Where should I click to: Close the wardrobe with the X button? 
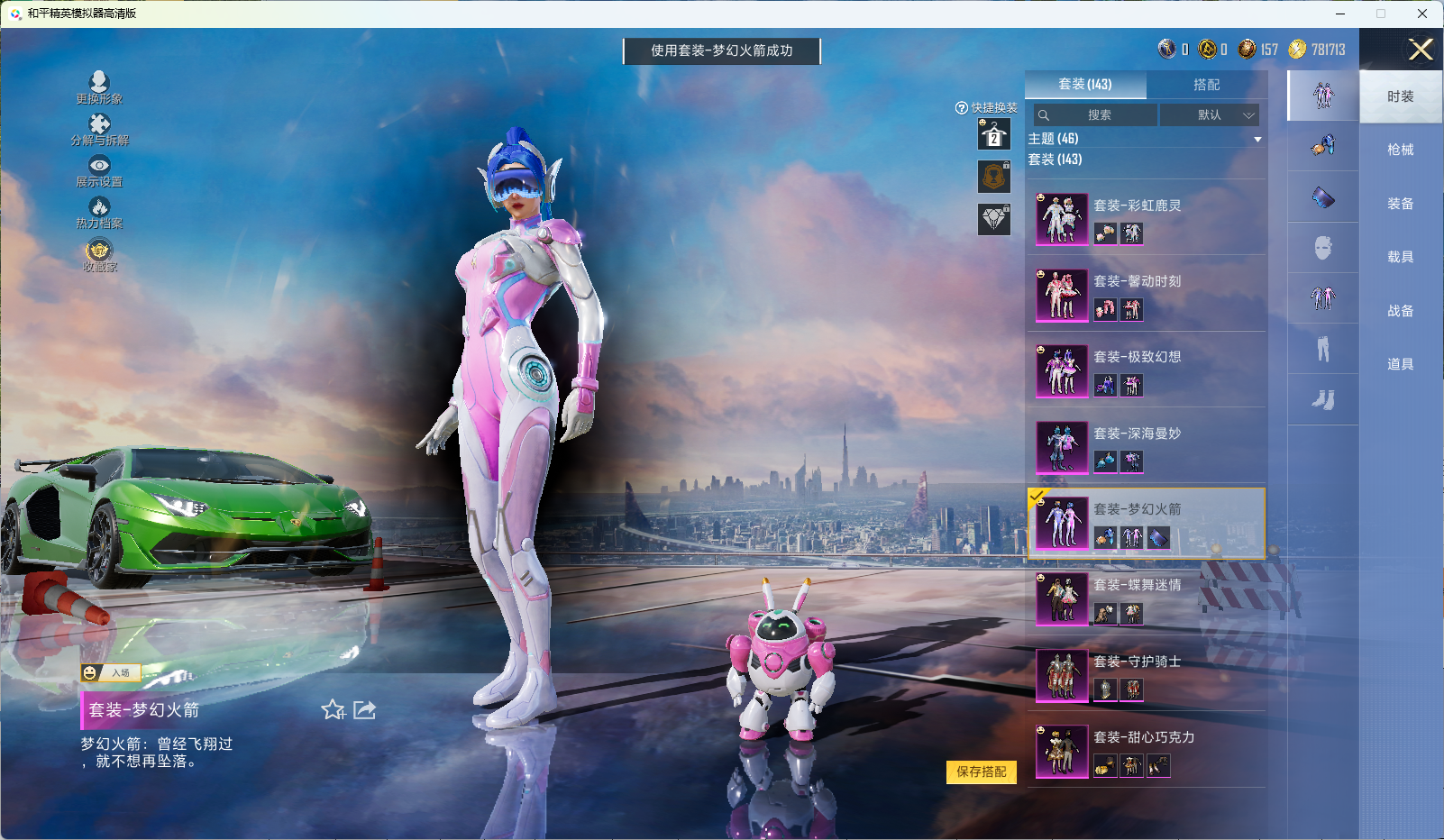point(1421,50)
